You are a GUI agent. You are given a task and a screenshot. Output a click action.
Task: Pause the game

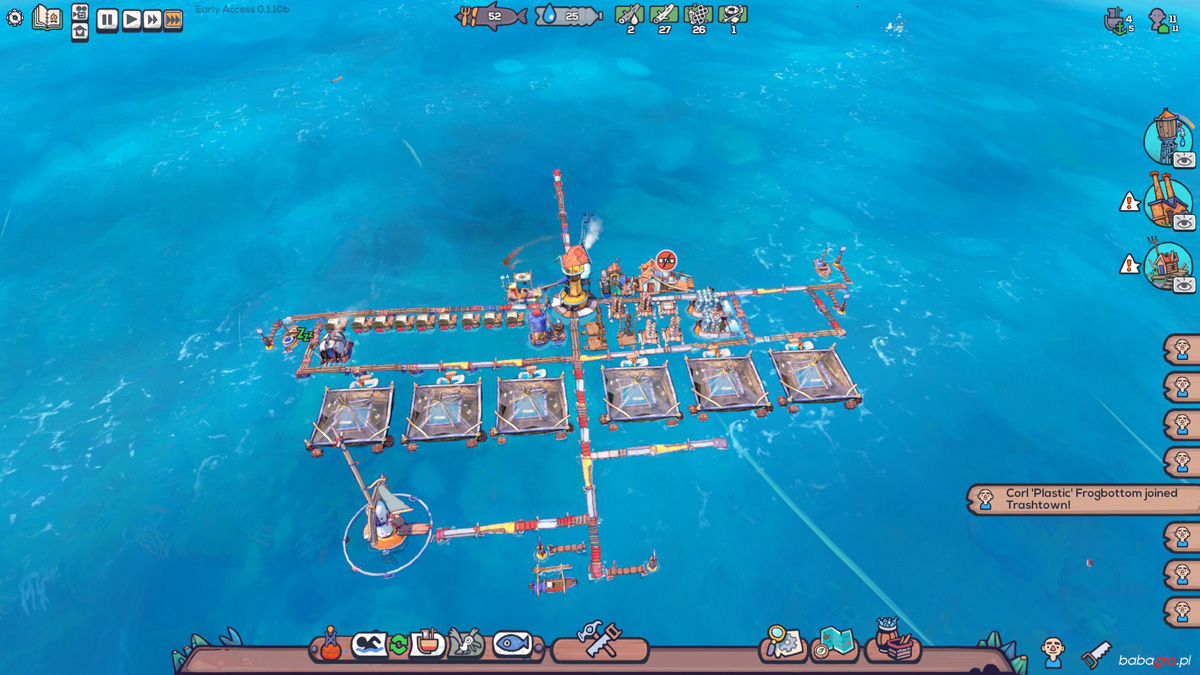107,20
